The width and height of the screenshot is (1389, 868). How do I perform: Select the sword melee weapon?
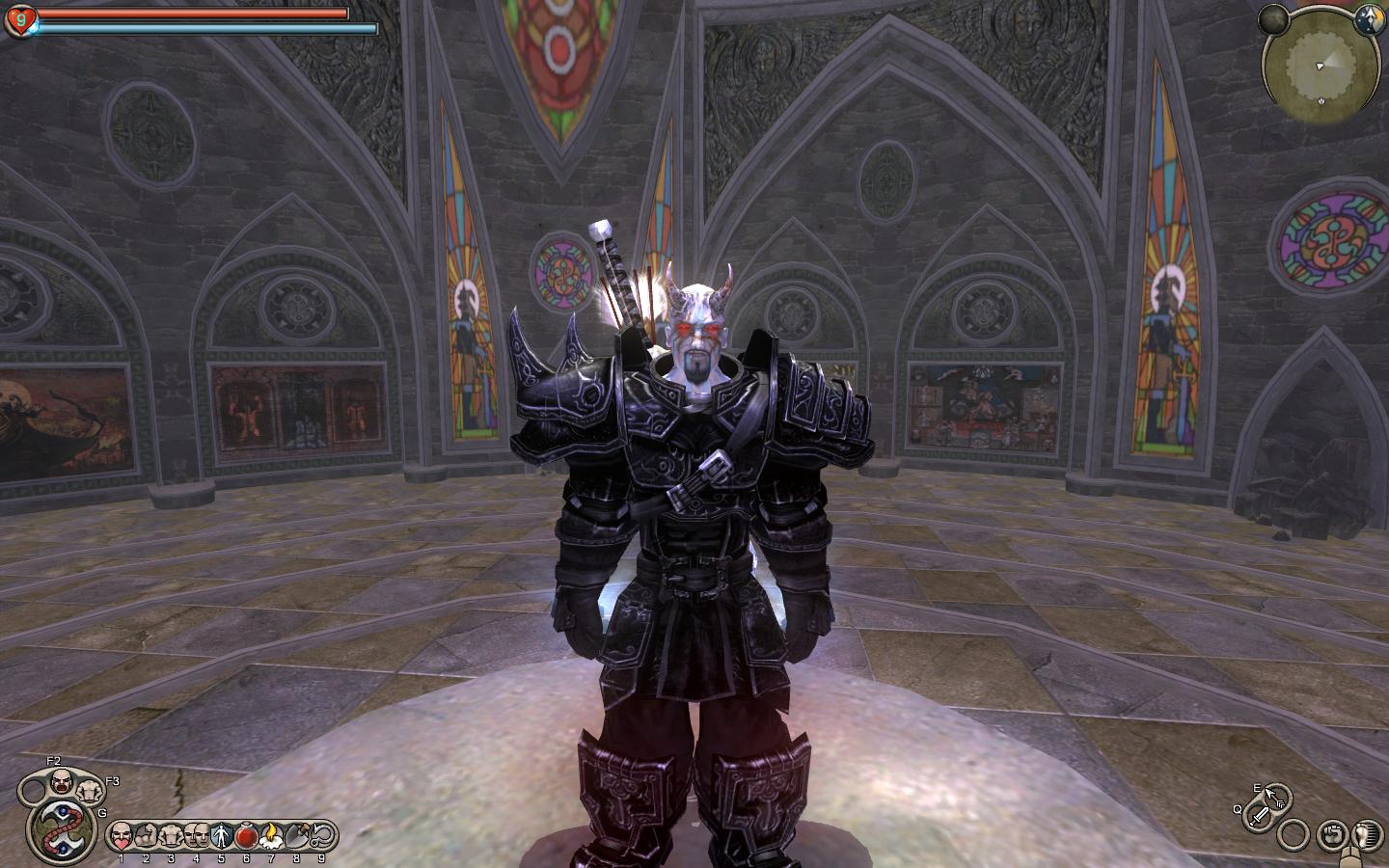[x=1259, y=817]
